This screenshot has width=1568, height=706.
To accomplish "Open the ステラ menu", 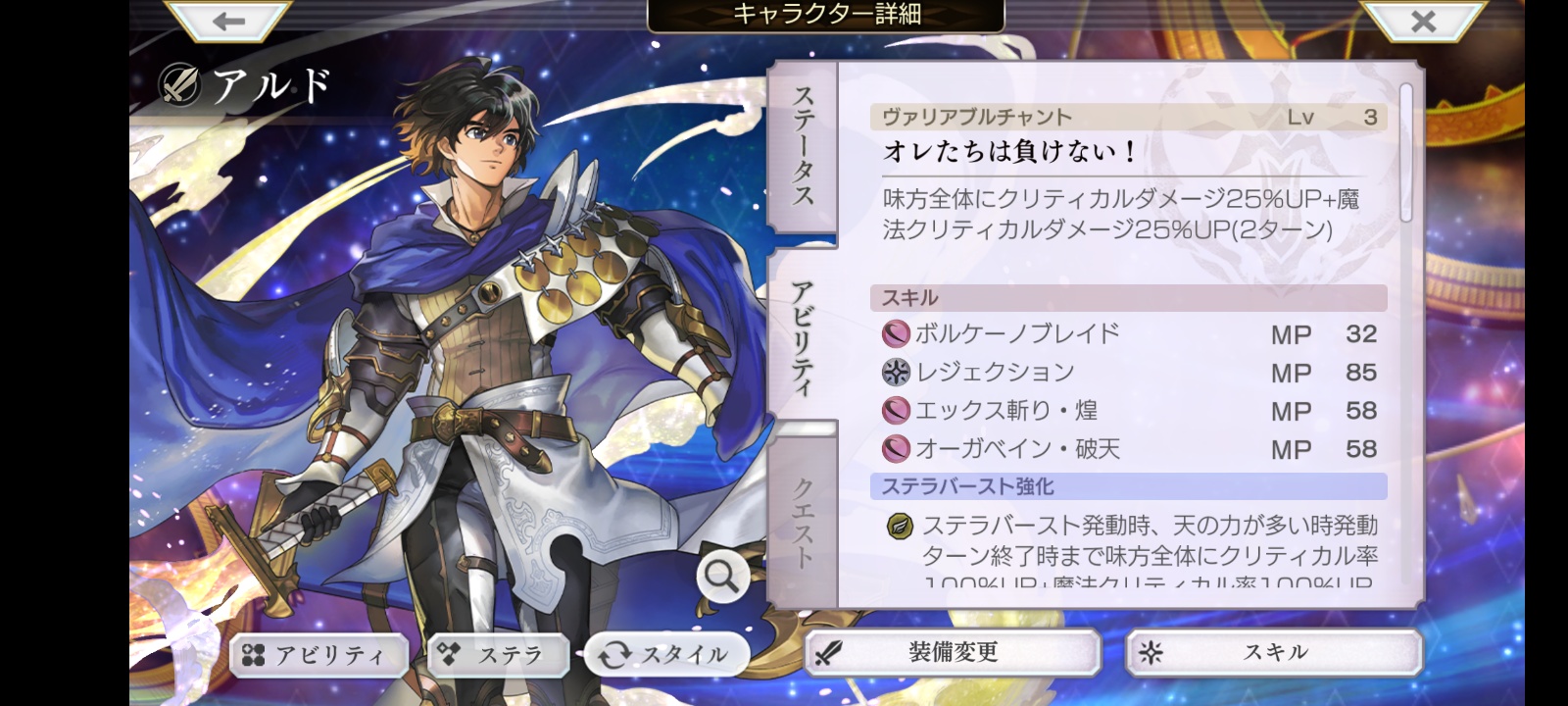I will [499, 655].
